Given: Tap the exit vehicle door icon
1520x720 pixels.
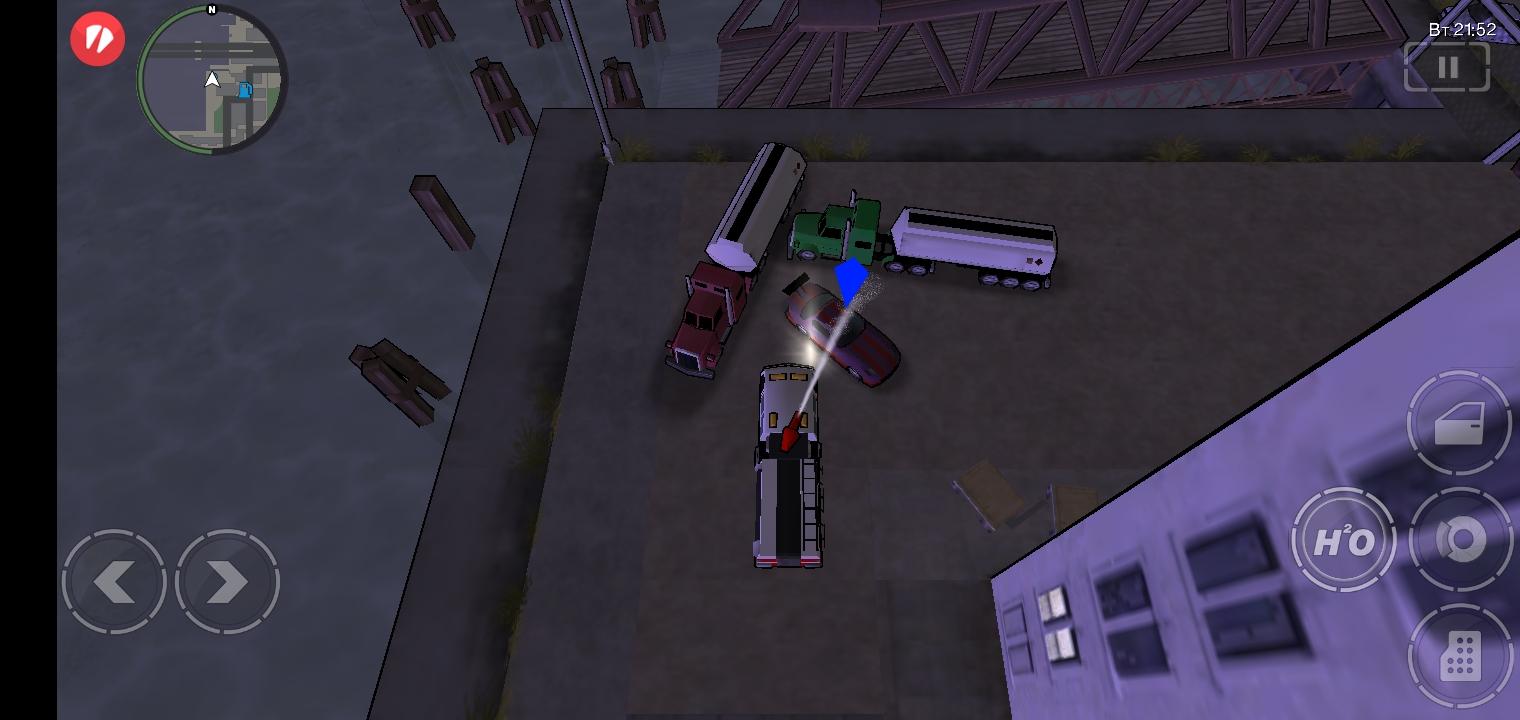Looking at the screenshot, I should click(x=1462, y=423).
